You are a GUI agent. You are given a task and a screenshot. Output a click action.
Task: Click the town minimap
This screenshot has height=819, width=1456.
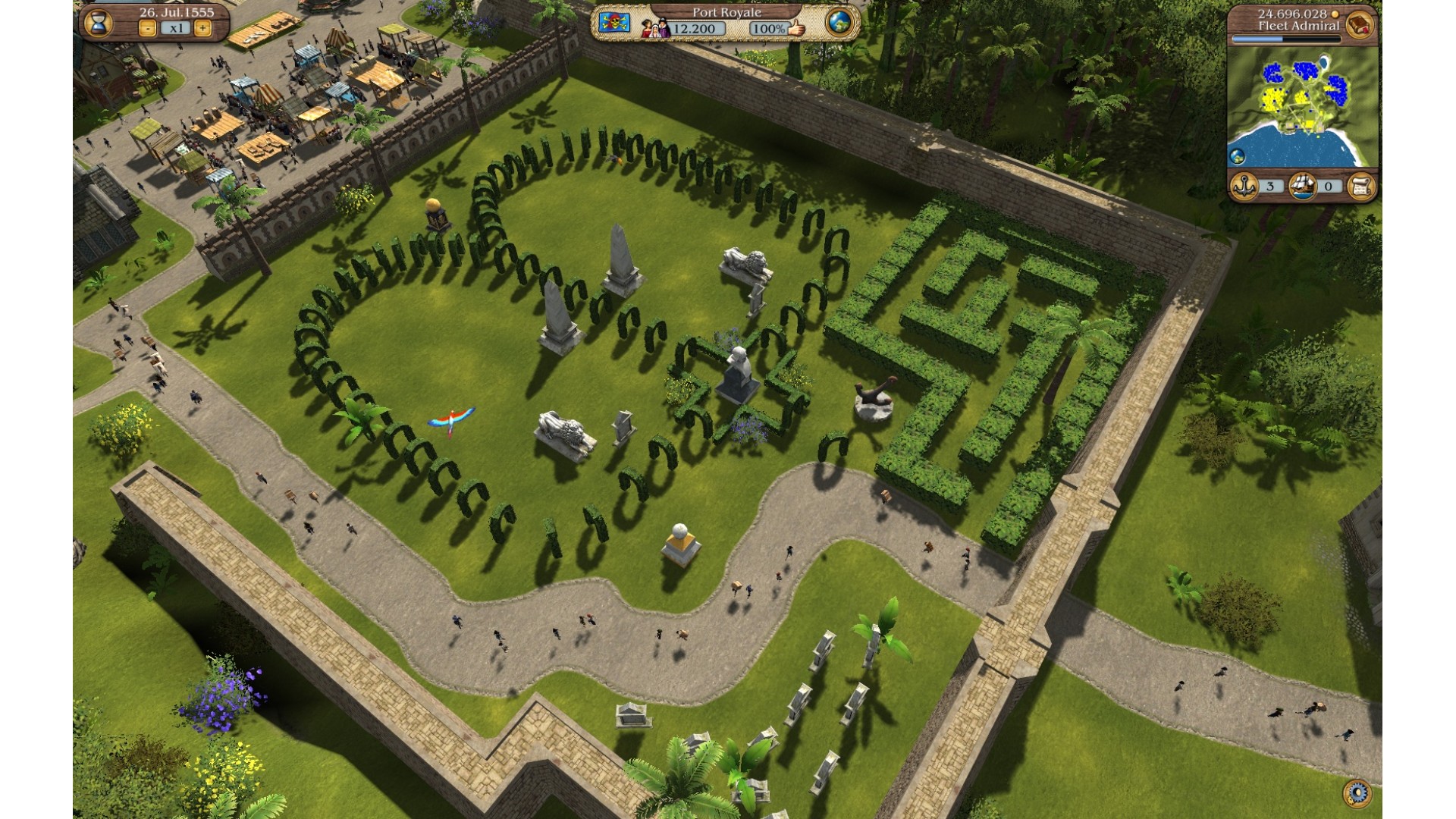1301,106
